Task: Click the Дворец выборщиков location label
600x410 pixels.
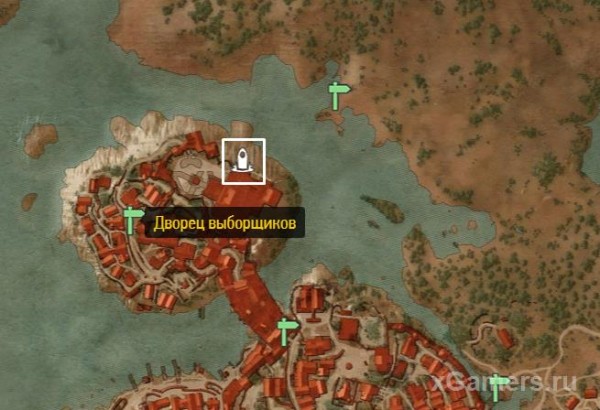Action: pos(224,223)
